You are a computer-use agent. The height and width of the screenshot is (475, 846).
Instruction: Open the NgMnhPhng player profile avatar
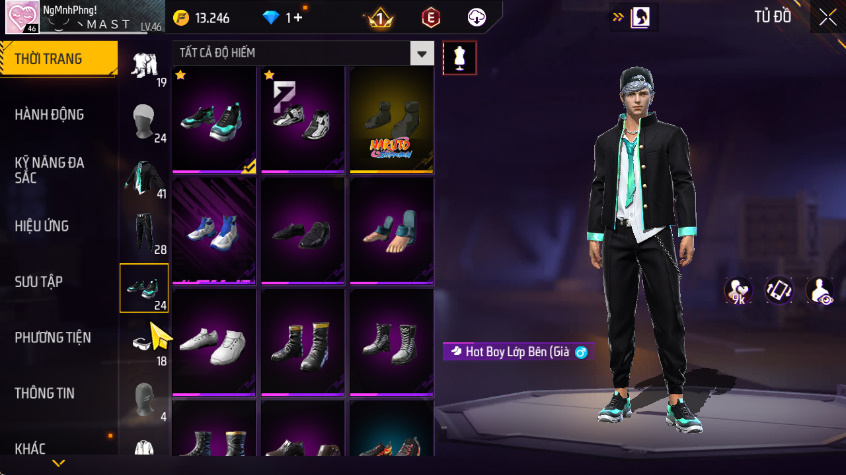pos(21,17)
